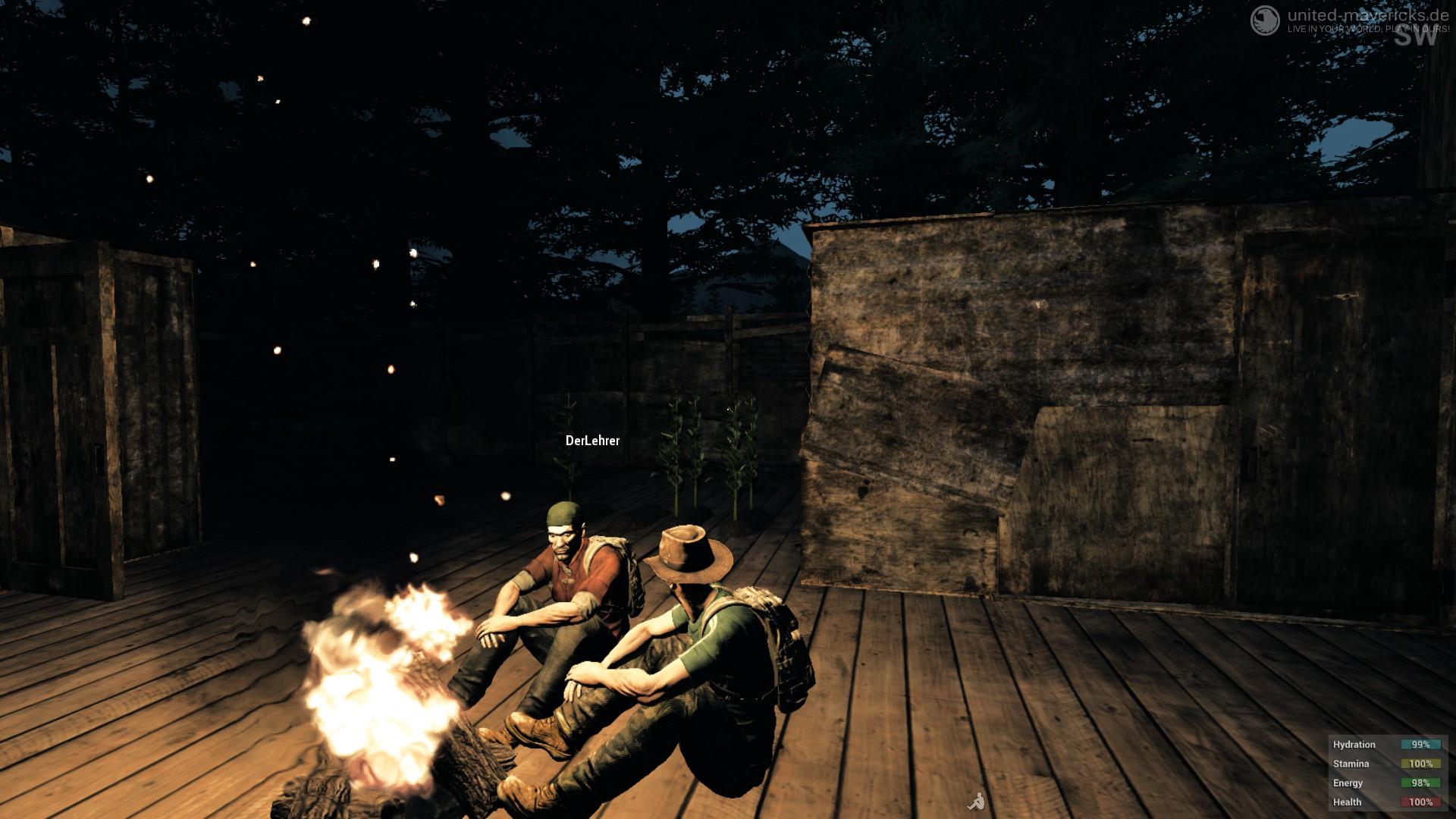The width and height of the screenshot is (1456, 819).
Task: Click the sitting stance indicator icon
Action: pos(977,801)
